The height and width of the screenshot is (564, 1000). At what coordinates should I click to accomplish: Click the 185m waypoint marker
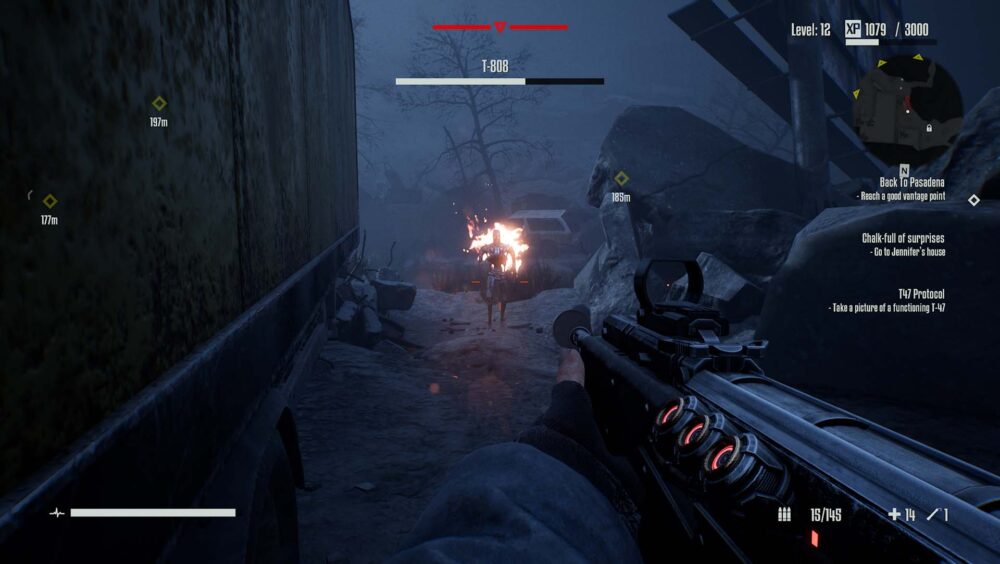tap(621, 178)
